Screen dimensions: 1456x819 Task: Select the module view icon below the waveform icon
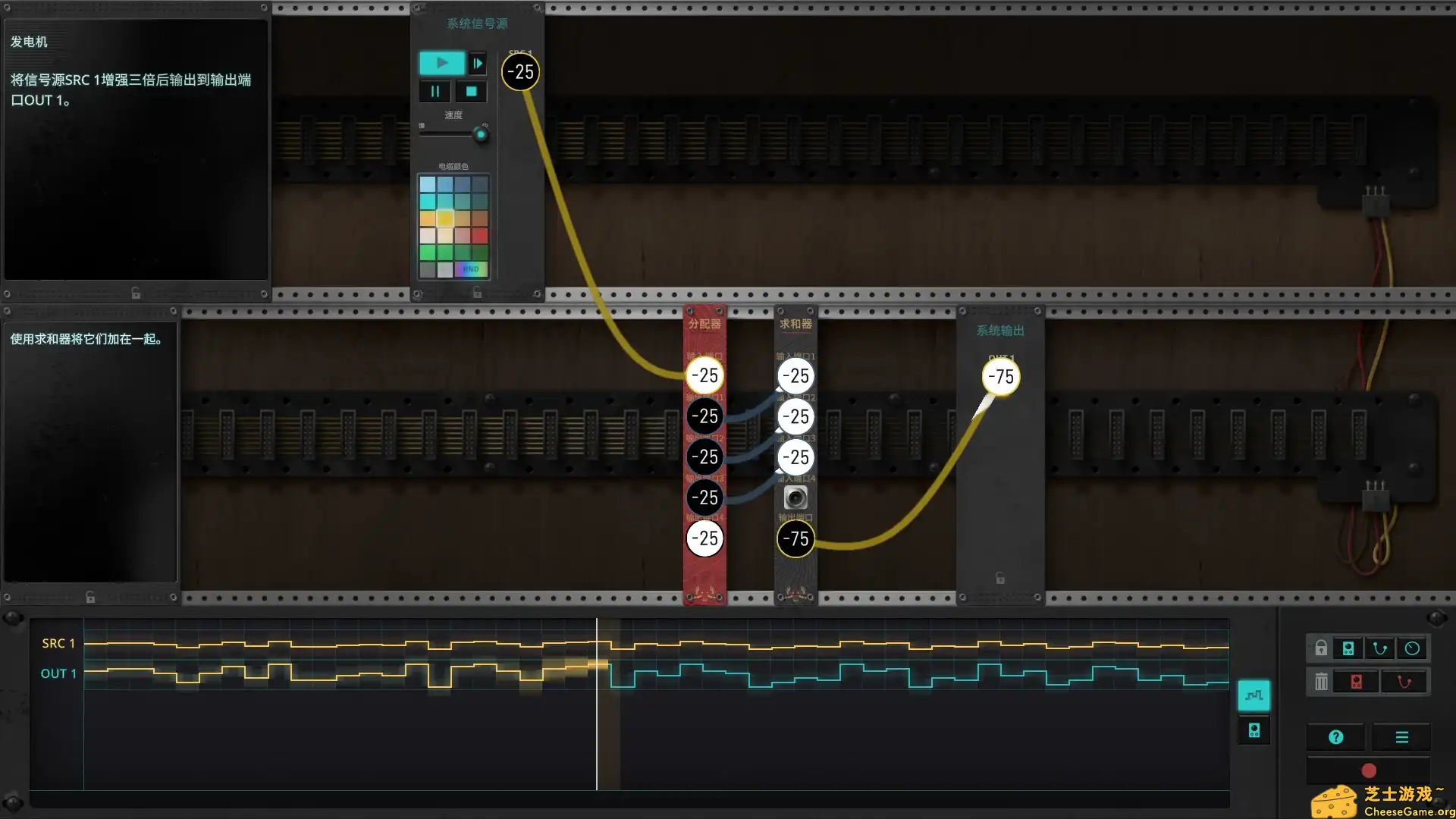point(1254,731)
